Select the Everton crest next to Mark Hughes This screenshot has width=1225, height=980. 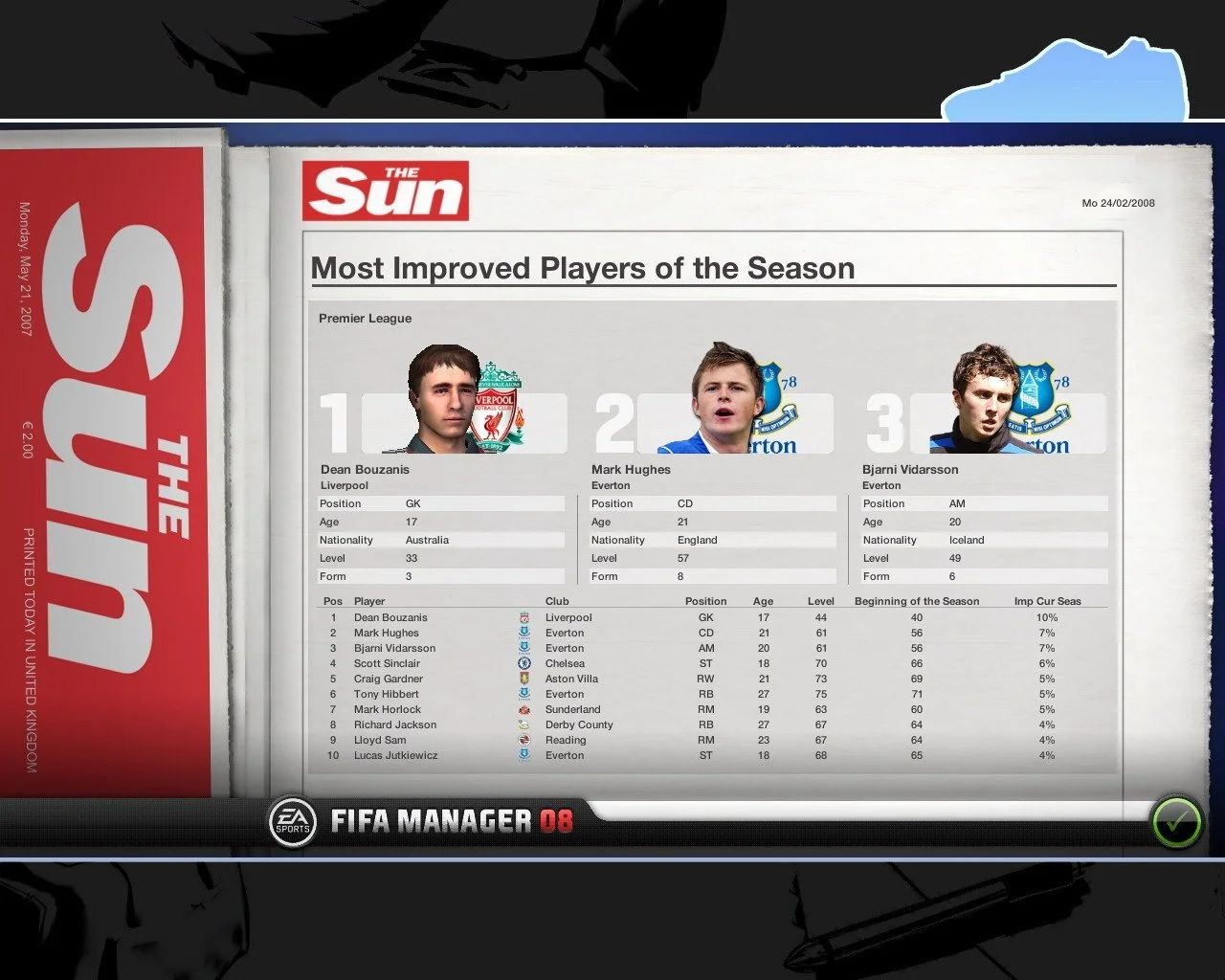523,633
